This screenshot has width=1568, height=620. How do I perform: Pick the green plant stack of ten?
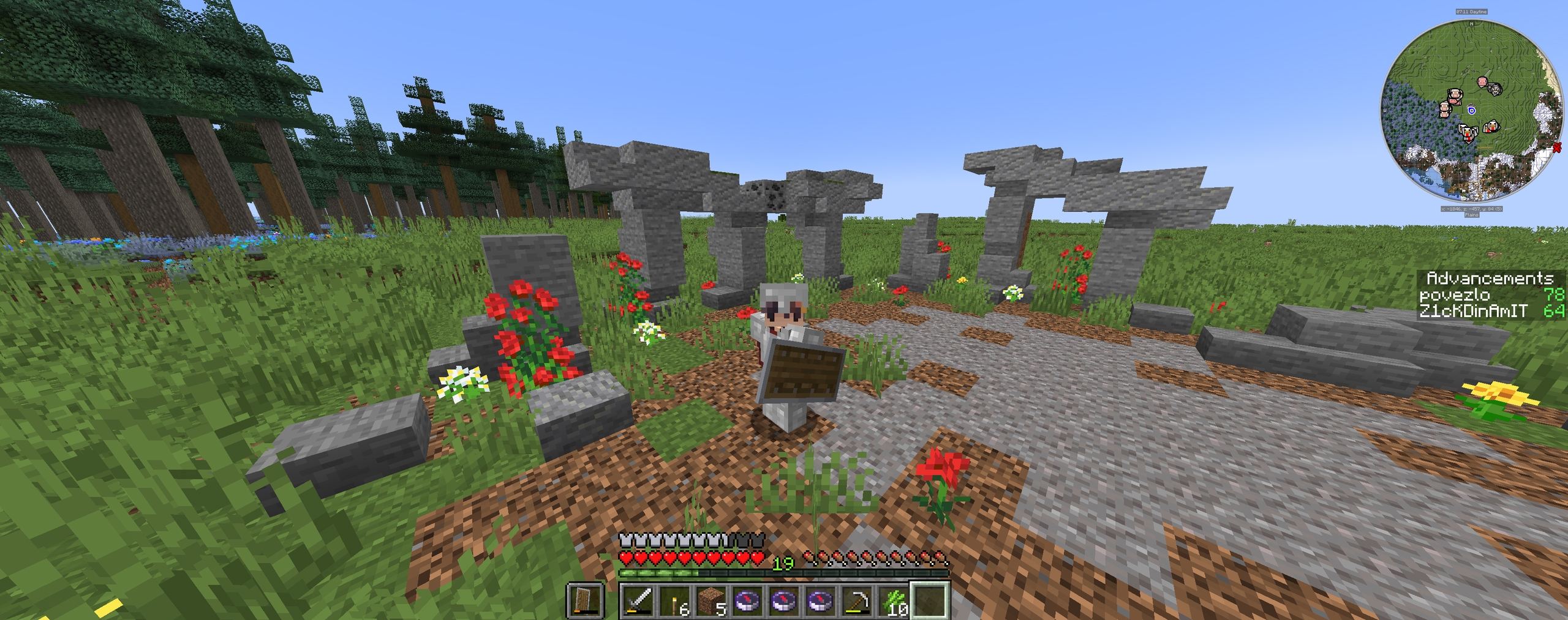click(x=894, y=600)
